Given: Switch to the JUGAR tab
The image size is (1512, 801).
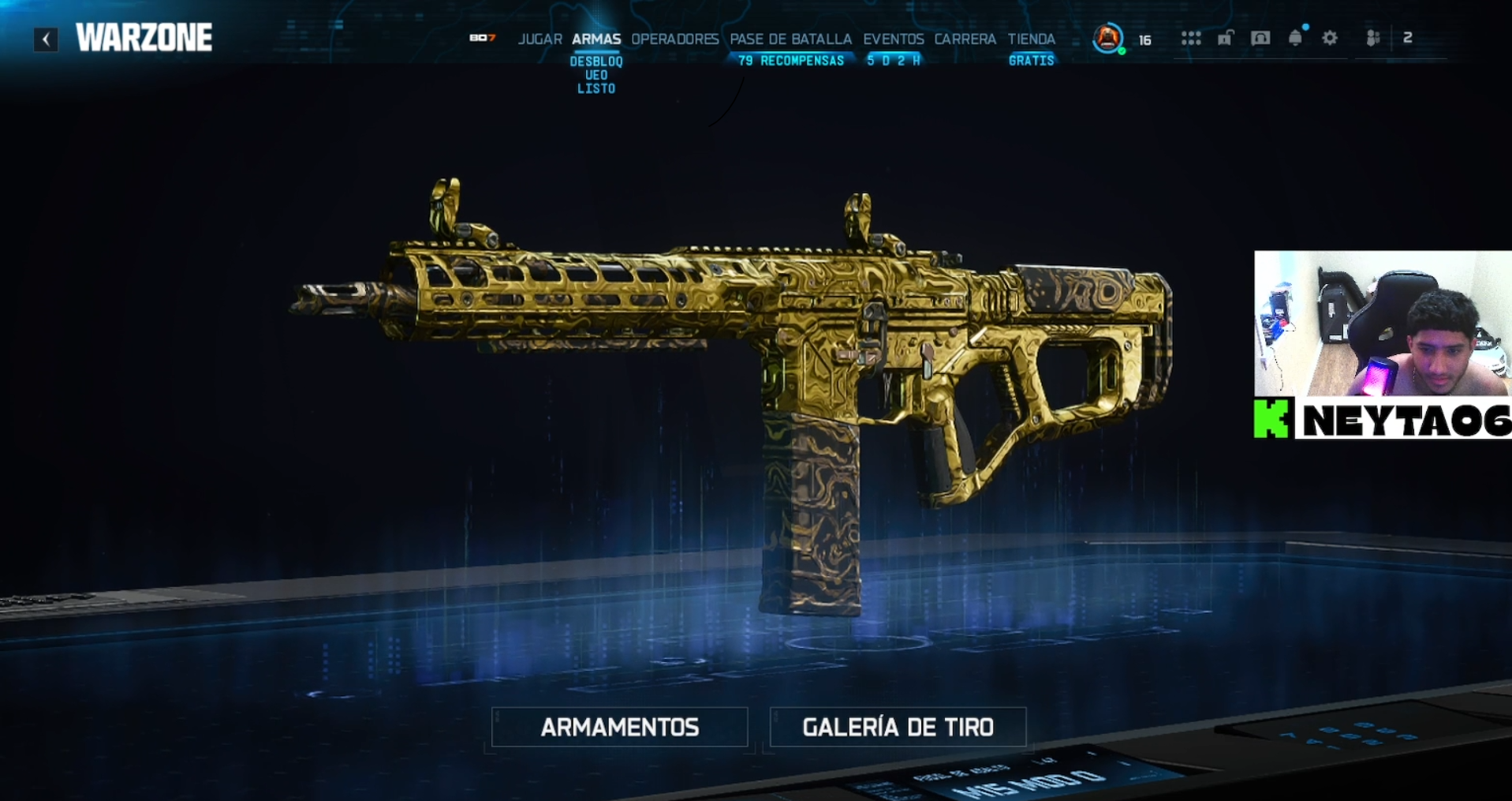Looking at the screenshot, I should coord(539,39).
